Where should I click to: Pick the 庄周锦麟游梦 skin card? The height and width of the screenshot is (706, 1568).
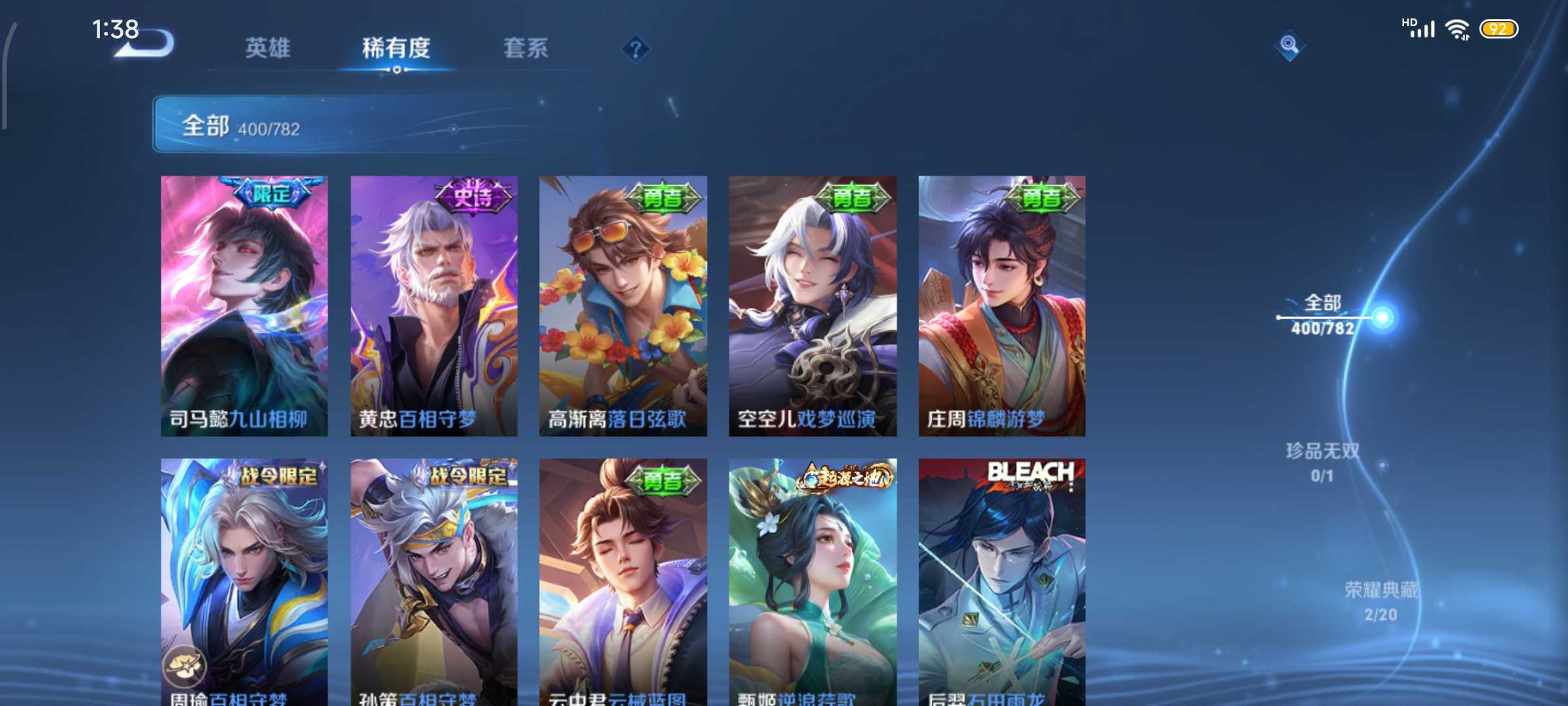point(1002,305)
